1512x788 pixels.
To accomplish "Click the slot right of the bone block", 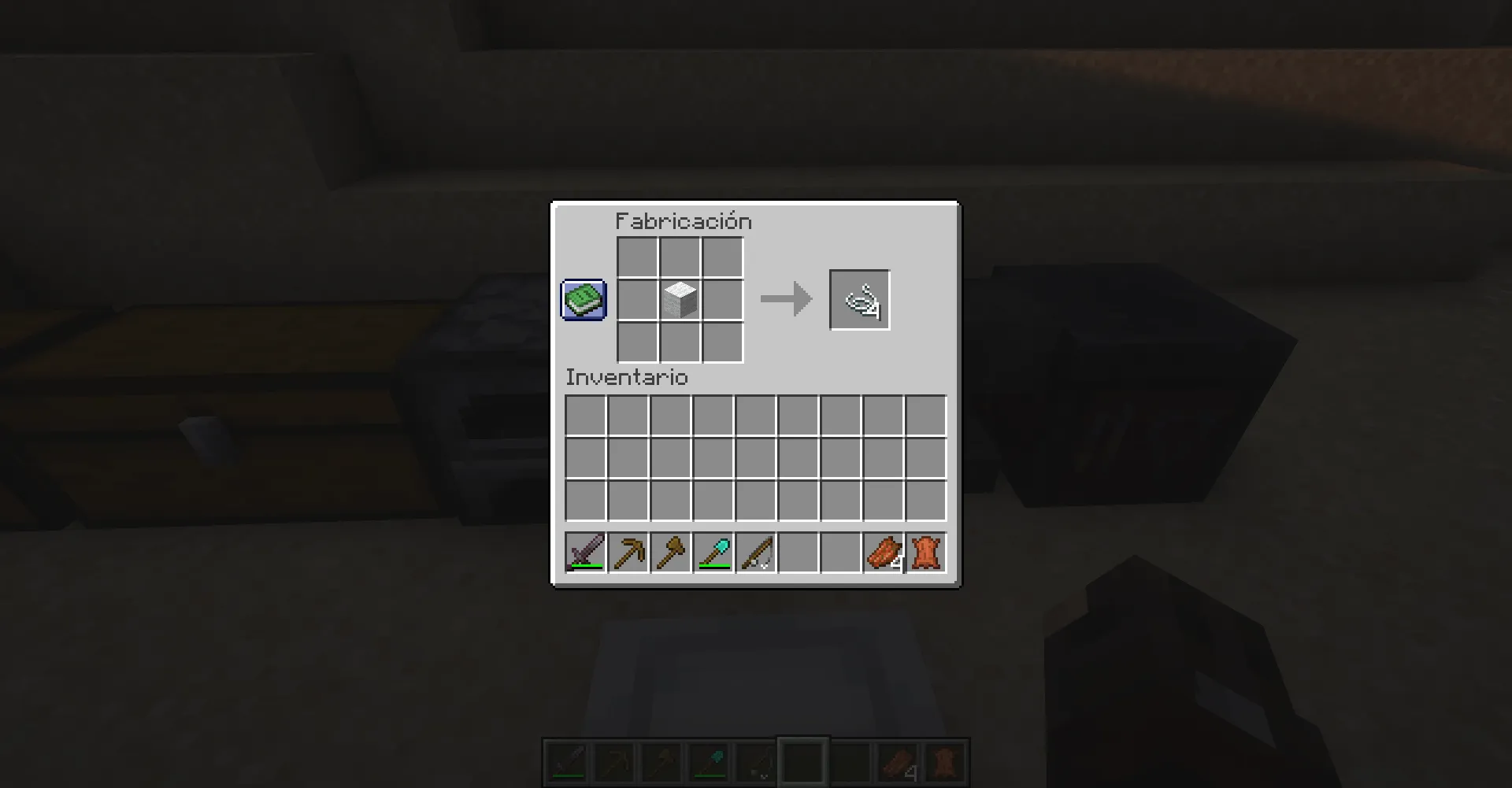I will (721, 299).
